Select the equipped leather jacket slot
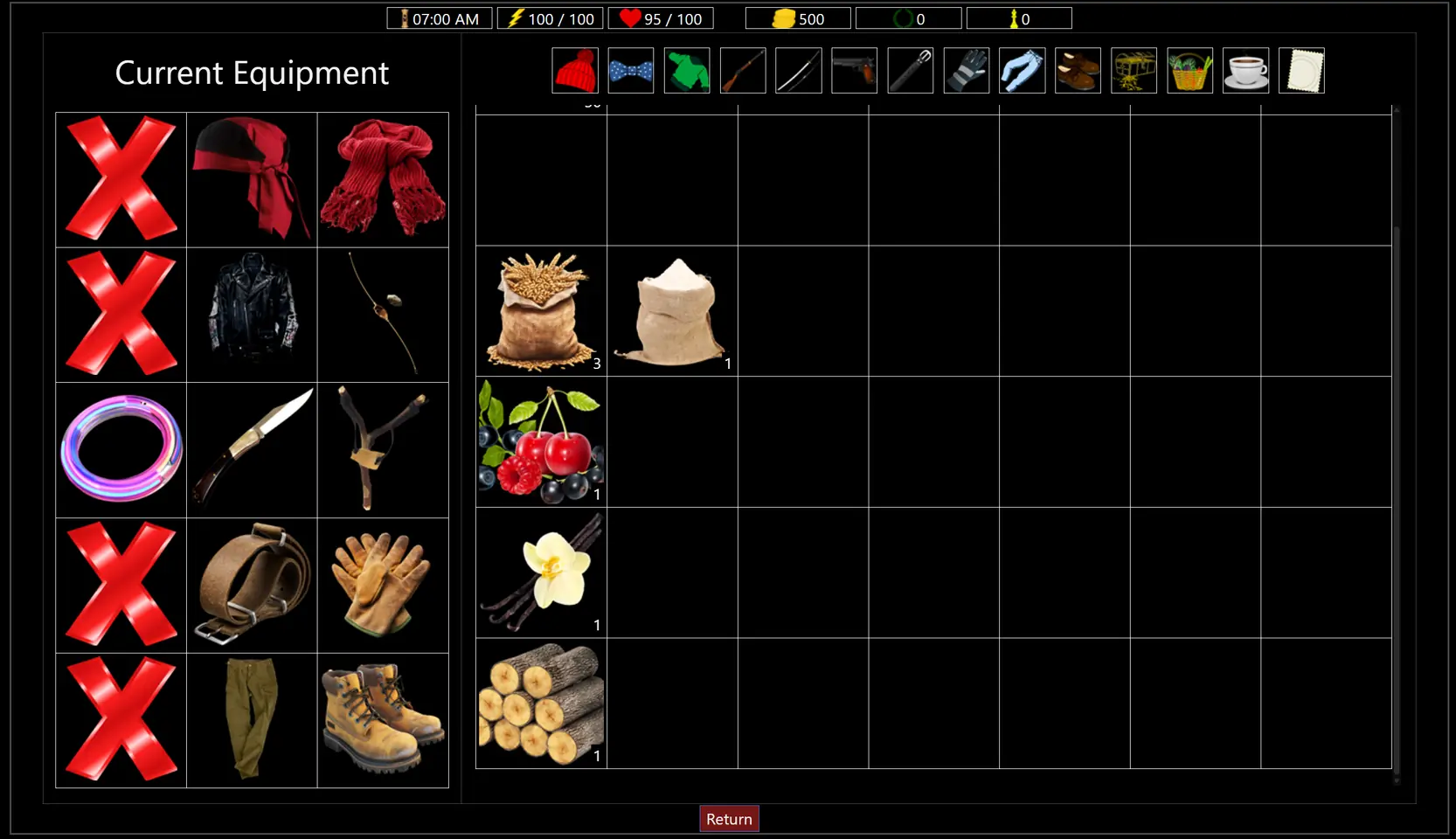 [x=252, y=315]
